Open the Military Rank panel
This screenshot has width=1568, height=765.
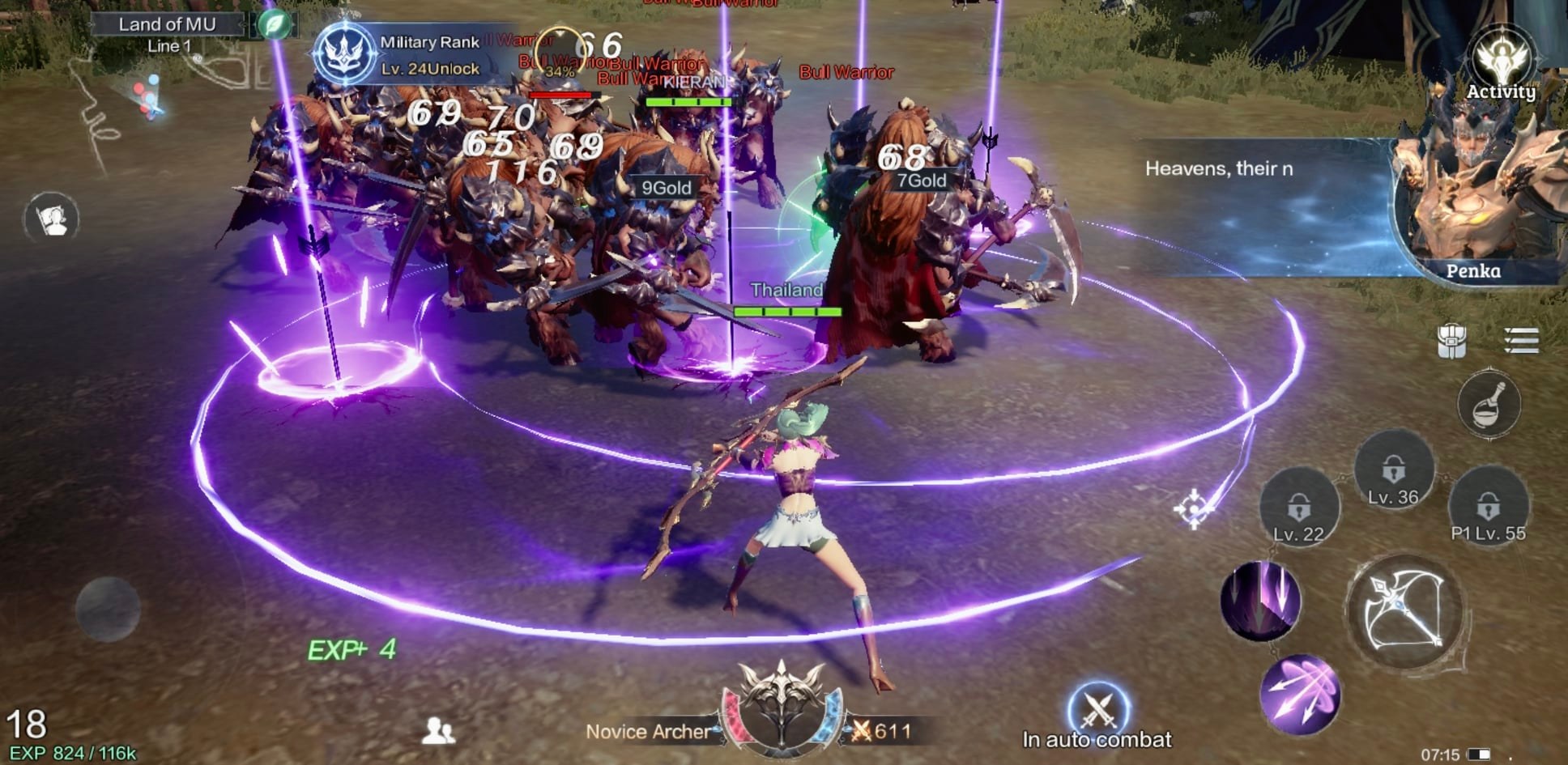[x=346, y=53]
